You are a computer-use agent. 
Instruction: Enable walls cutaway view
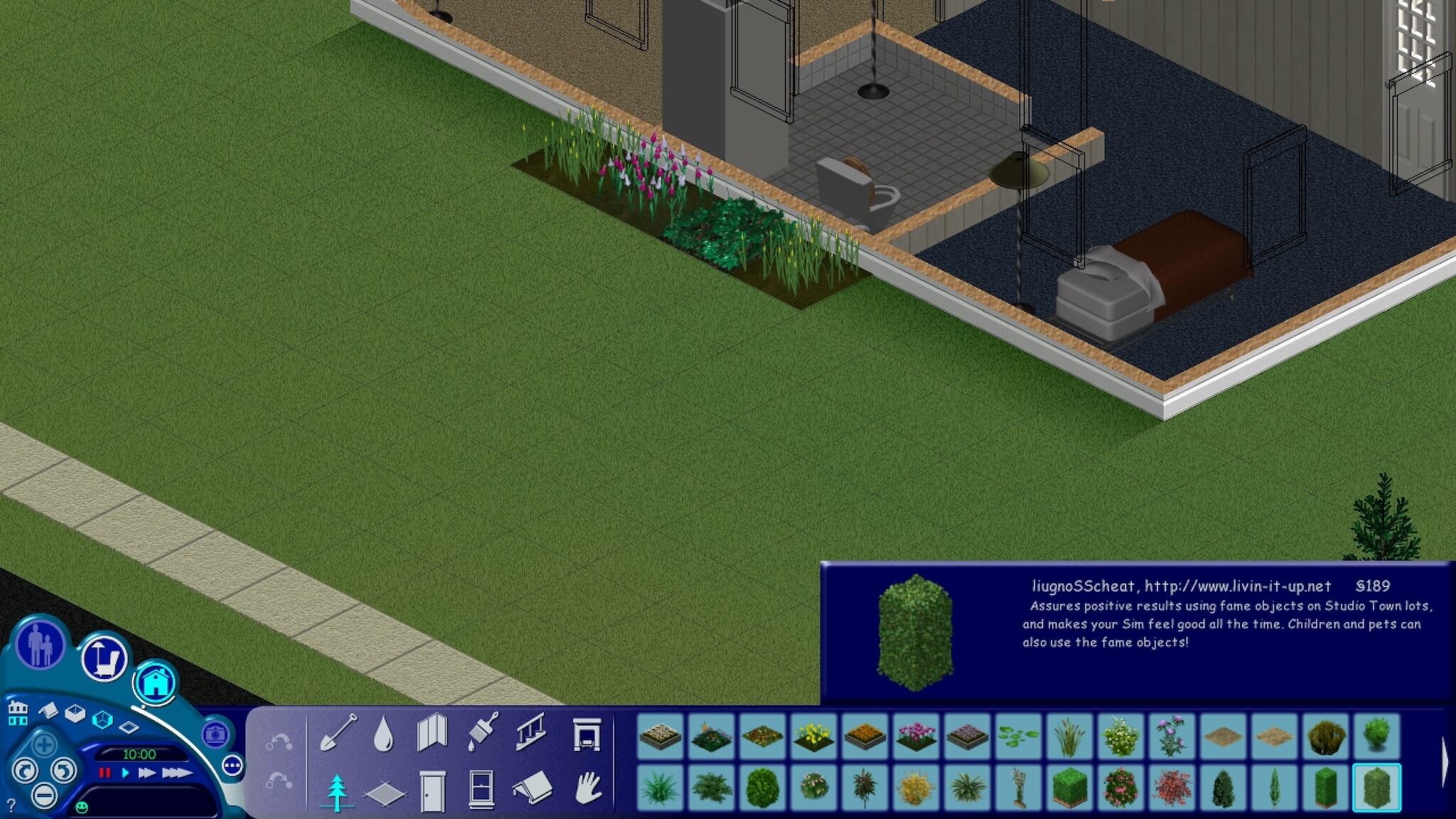tap(74, 714)
